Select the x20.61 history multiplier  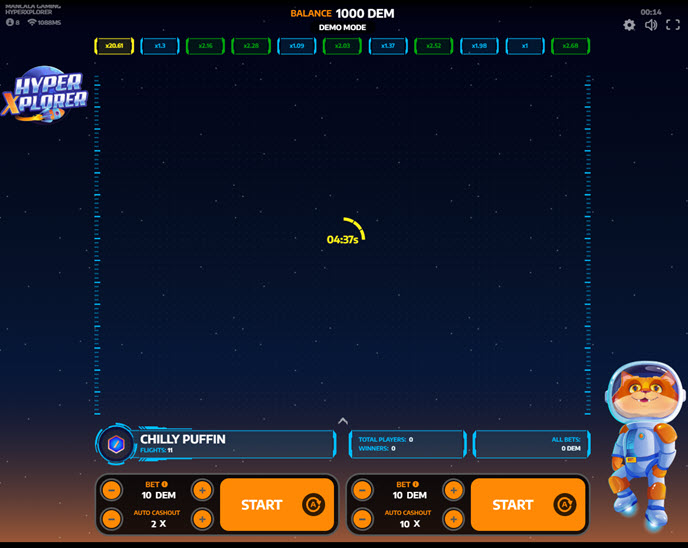114,46
